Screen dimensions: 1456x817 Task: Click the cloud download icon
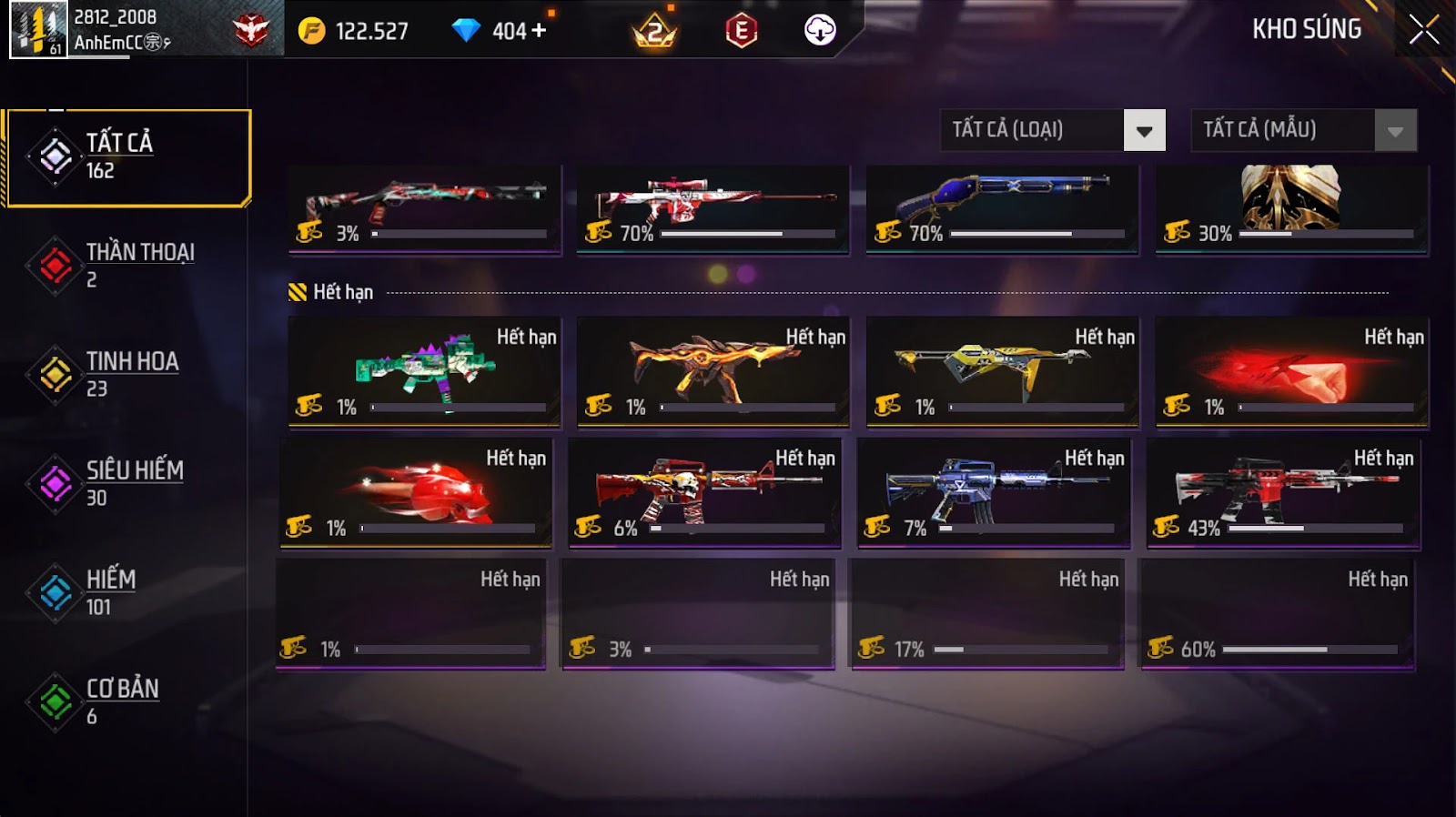pos(820,30)
